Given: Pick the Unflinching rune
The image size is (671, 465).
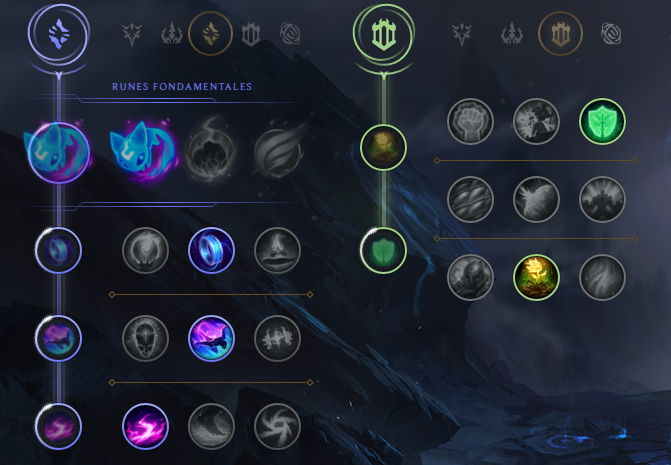Looking at the screenshot, I should [601, 277].
